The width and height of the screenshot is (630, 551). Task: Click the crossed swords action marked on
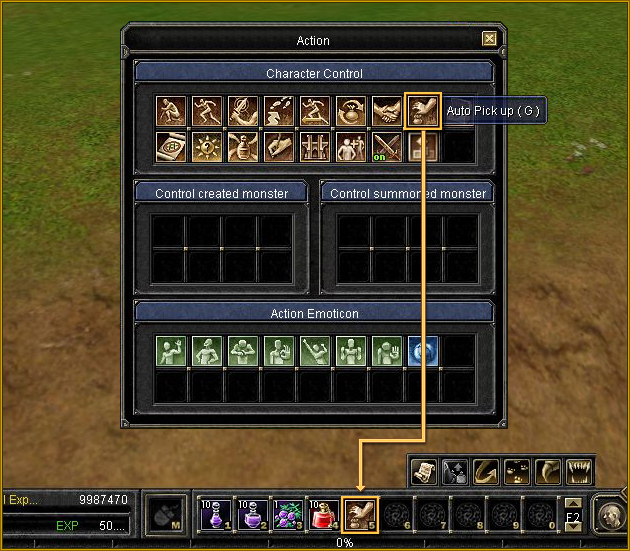(x=387, y=147)
